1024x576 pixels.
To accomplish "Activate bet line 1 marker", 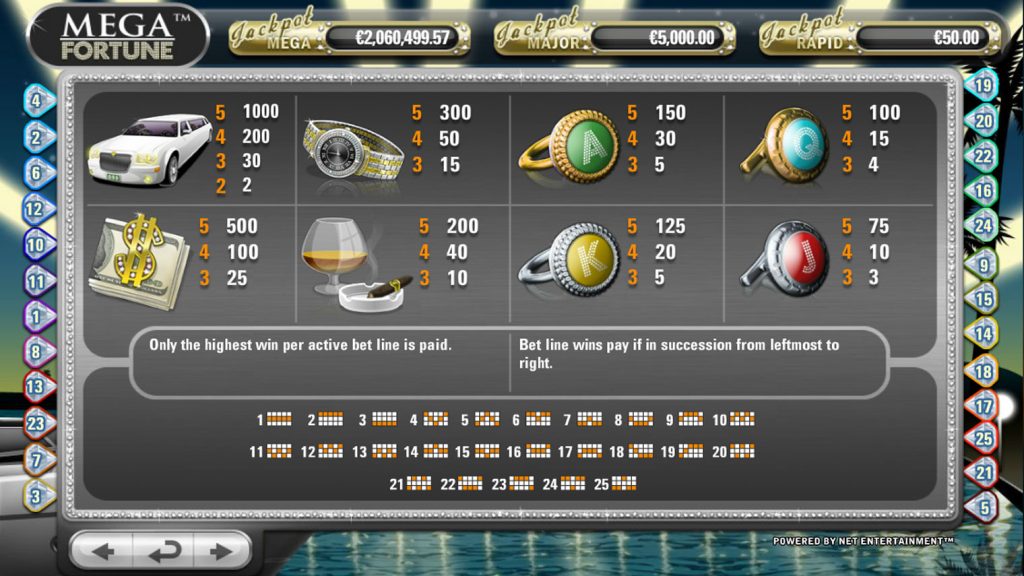I will pos(36,316).
